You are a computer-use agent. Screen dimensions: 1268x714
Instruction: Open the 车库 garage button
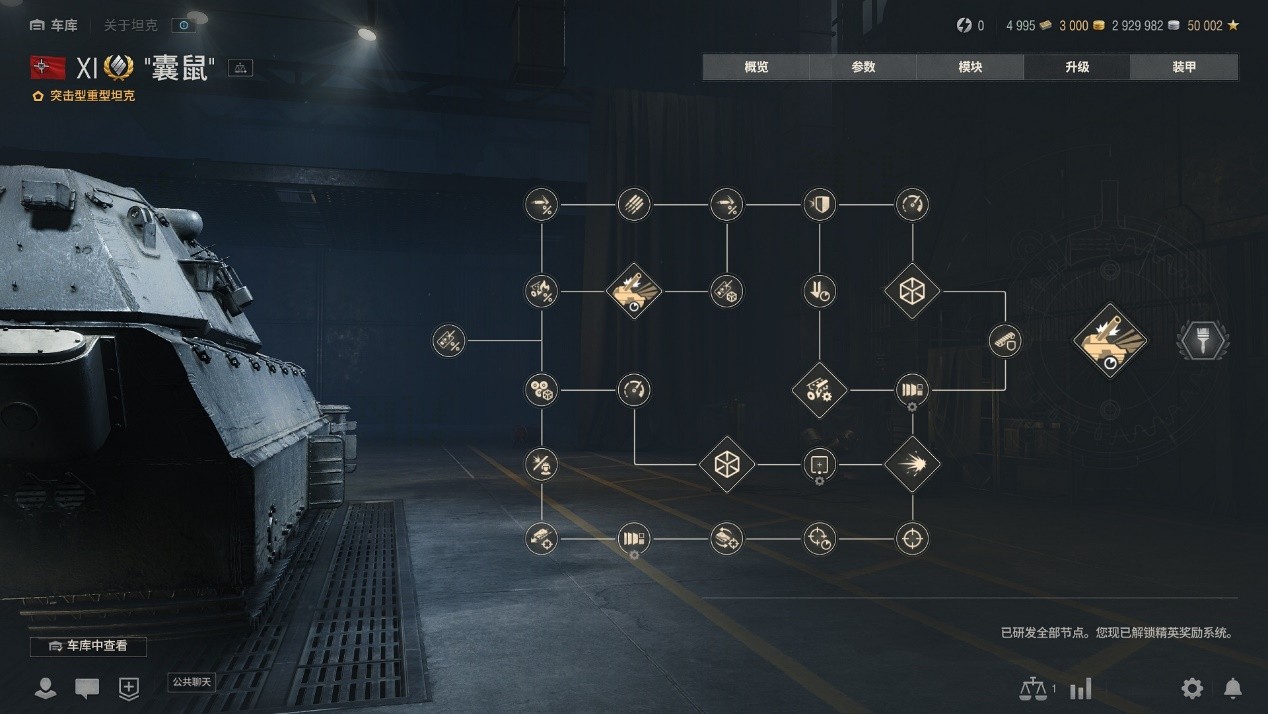tap(54, 25)
